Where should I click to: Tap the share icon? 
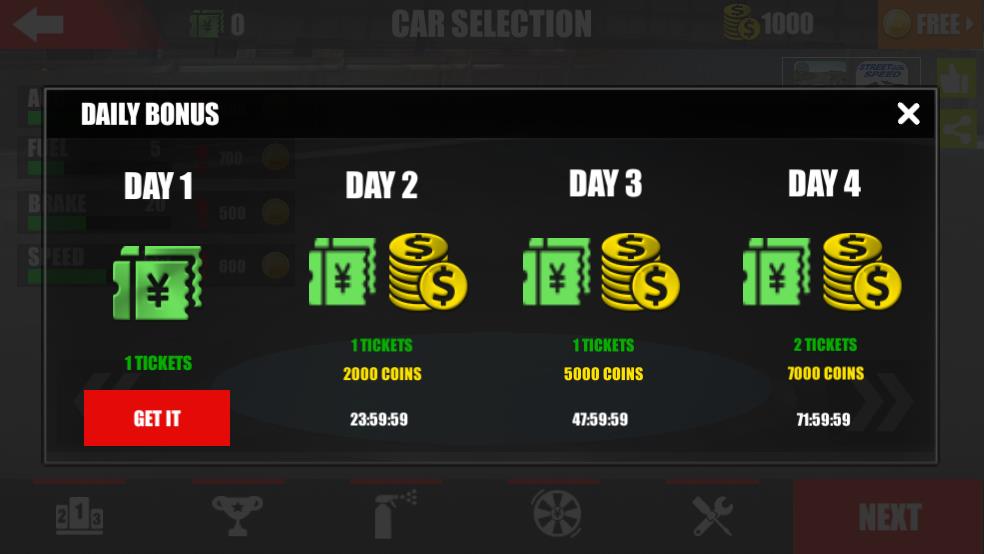pyautogui.click(x=957, y=129)
